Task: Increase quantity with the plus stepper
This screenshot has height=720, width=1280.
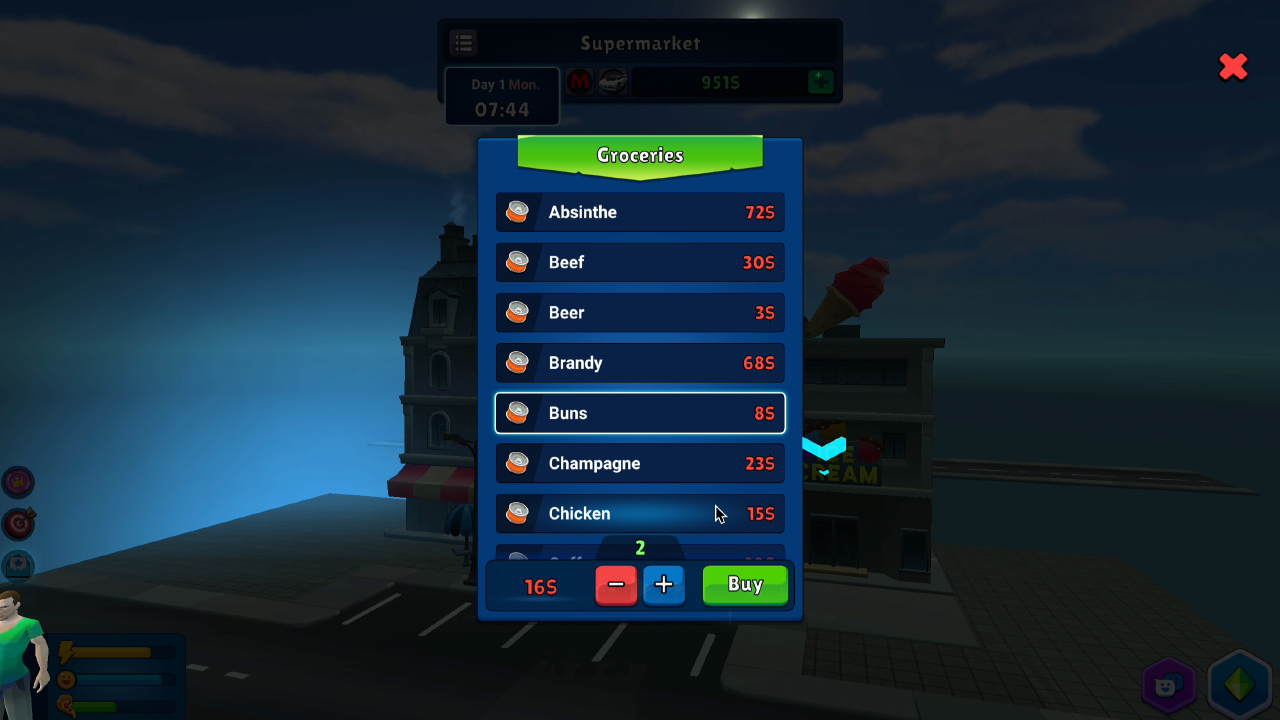Action: point(664,585)
